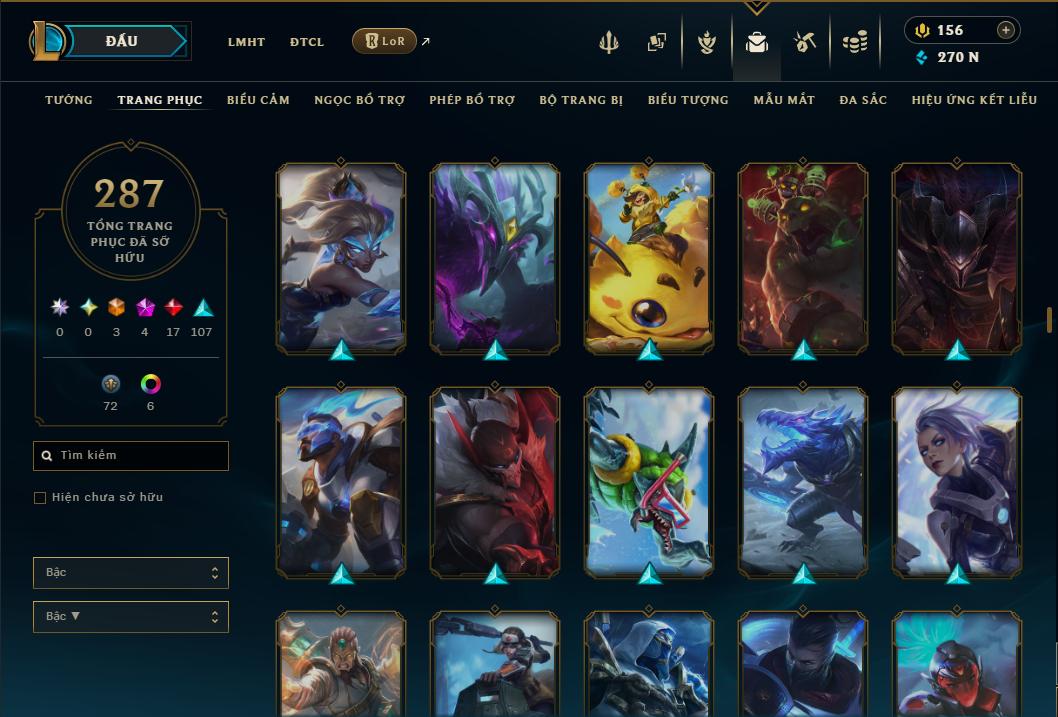Viewport: 1058px width, 717px height.
Task: Open the ĐA SẮC chromas tab
Action: (x=863, y=100)
